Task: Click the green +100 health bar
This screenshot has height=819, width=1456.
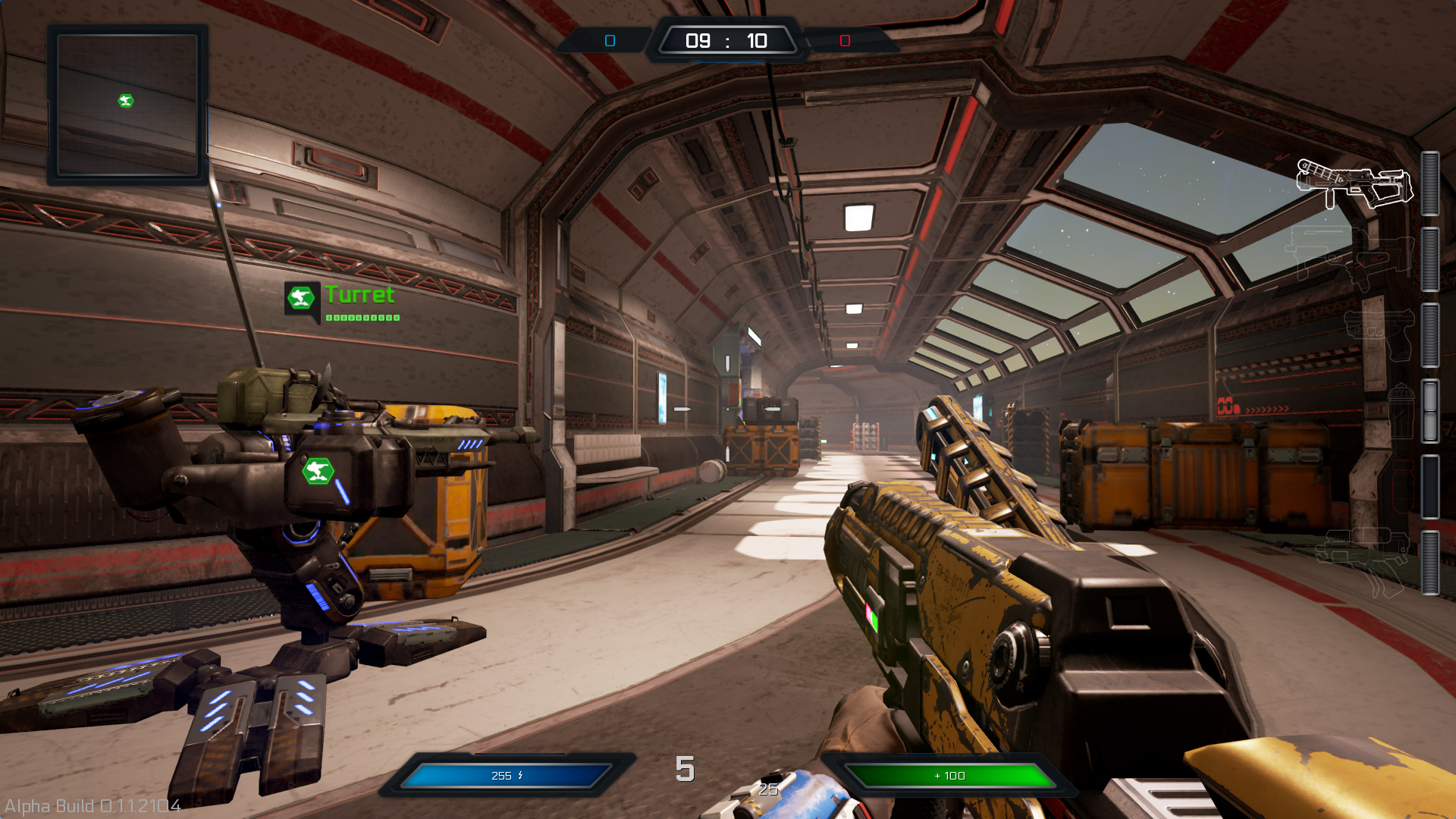Action: [952, 776]
